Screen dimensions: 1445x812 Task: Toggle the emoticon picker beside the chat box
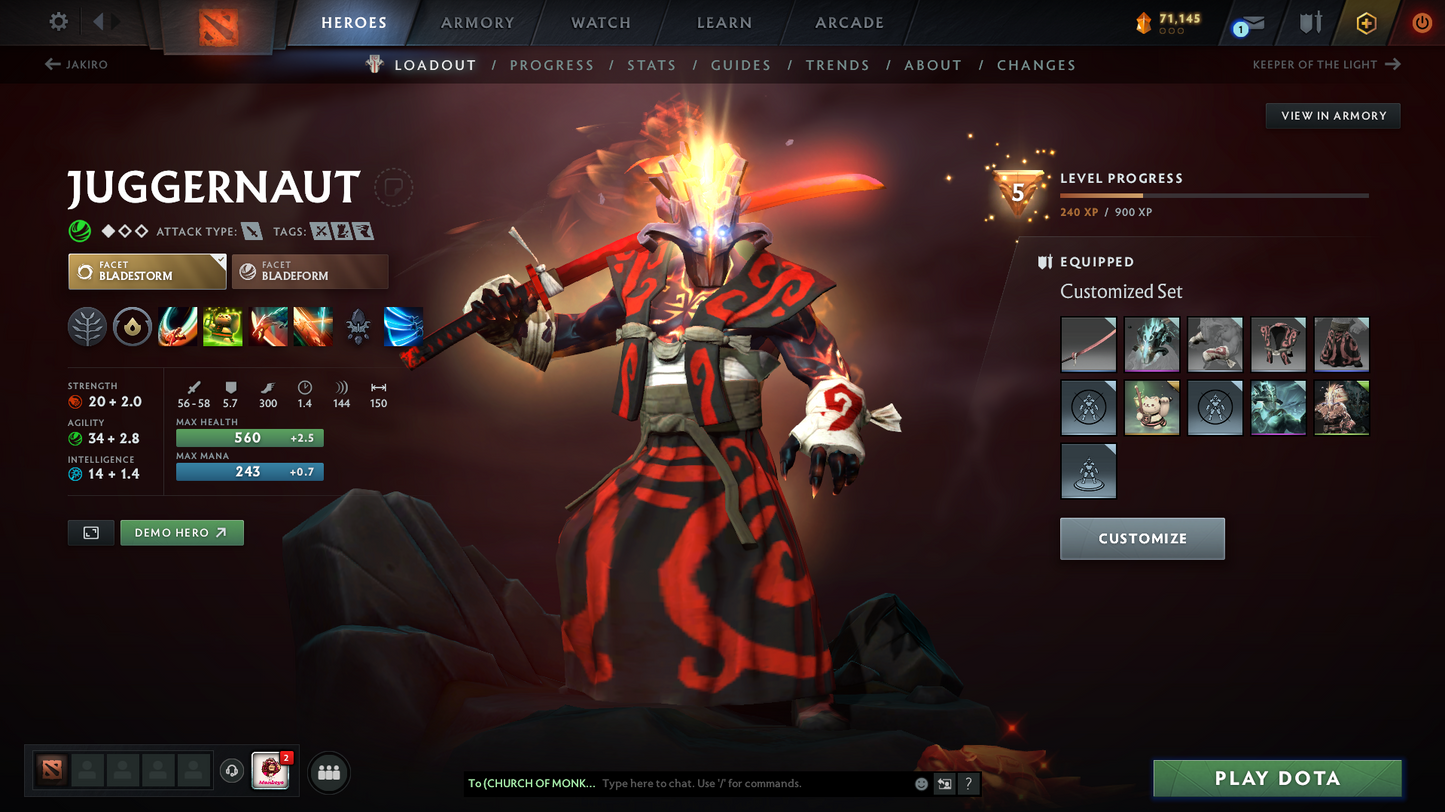919,784
